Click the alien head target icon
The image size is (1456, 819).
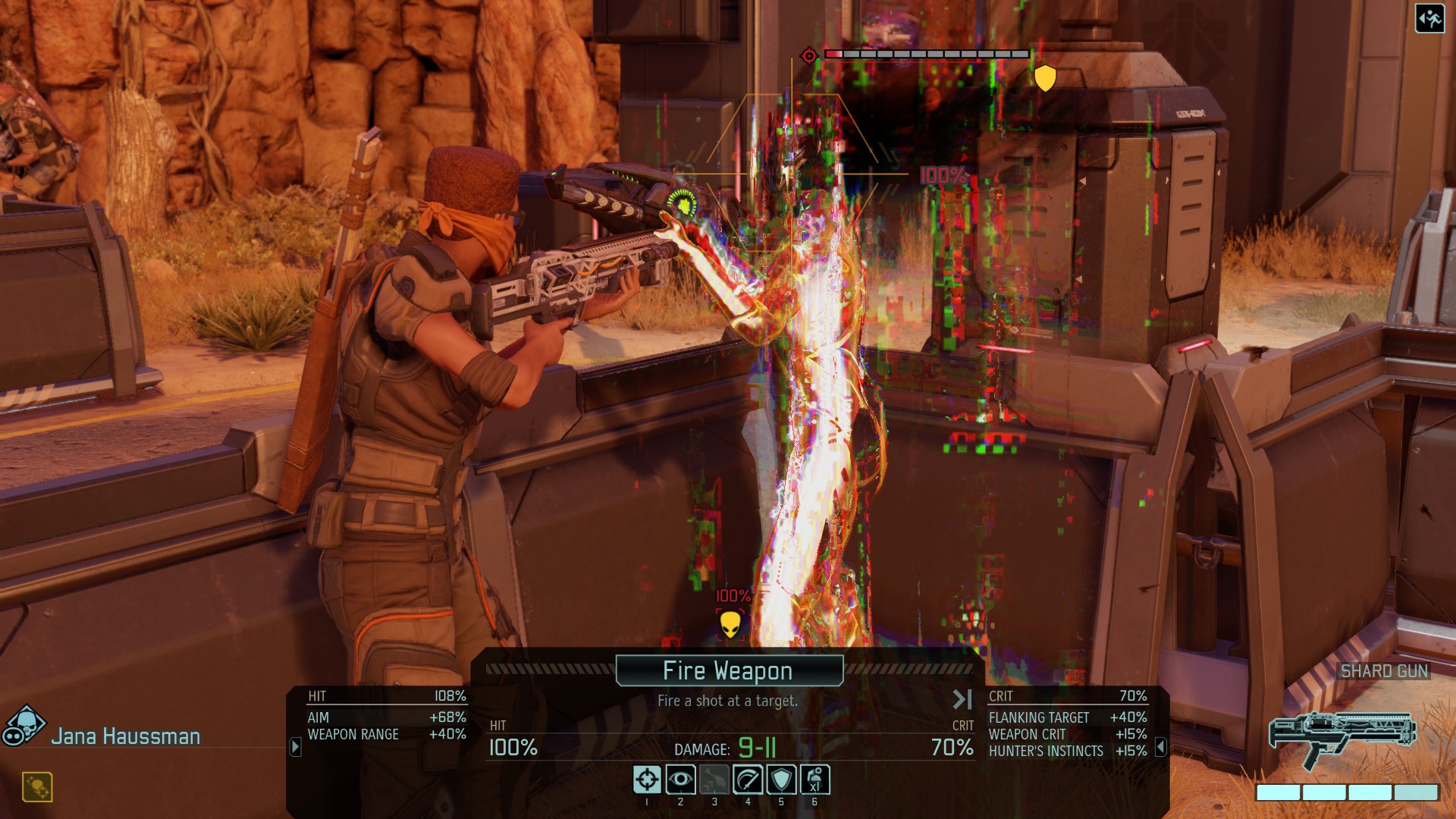point(730,625)
